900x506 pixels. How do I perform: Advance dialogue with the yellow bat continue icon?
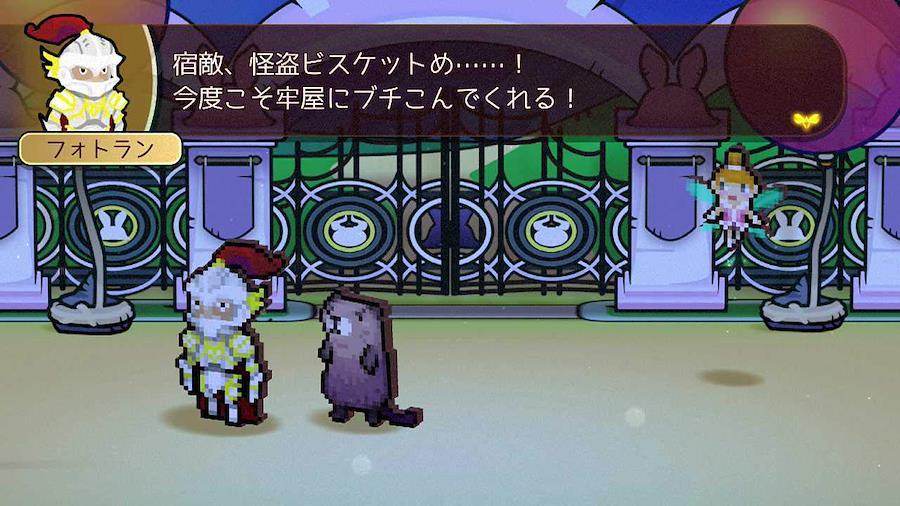(x=807, y=121)
